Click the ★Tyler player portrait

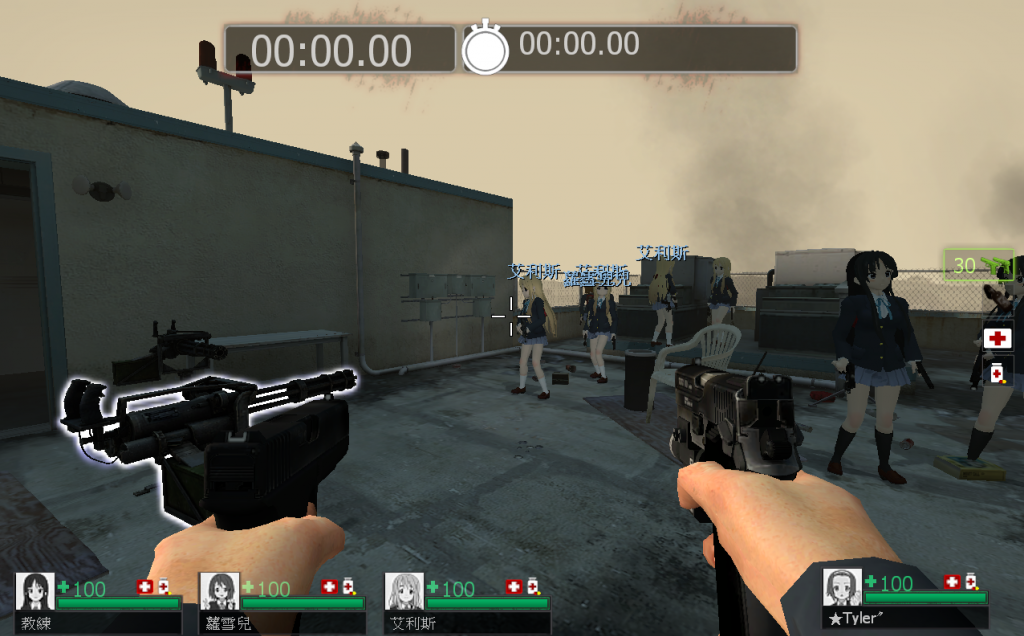point(842,587)
